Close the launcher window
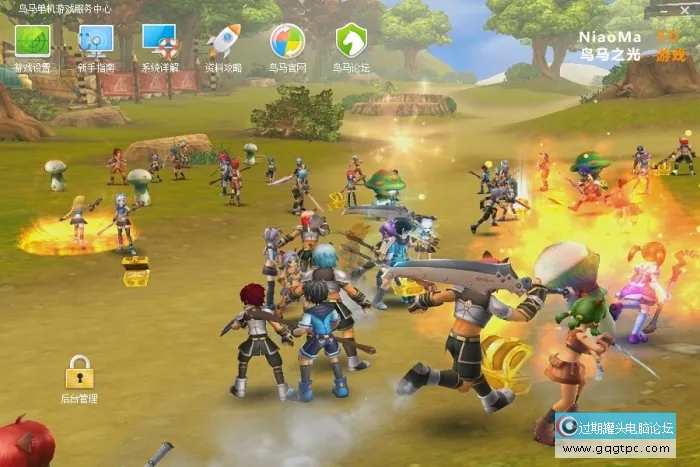 click(686, 8)
